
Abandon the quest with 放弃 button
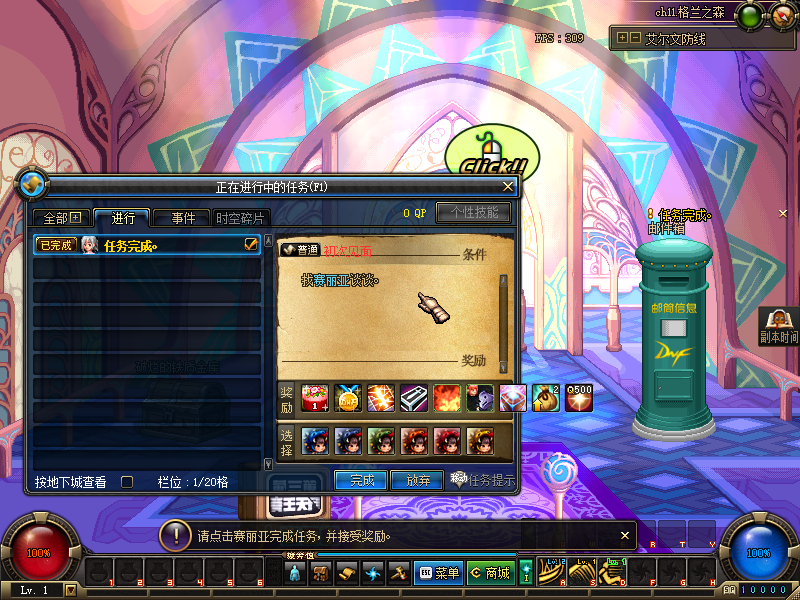(416, 480)
